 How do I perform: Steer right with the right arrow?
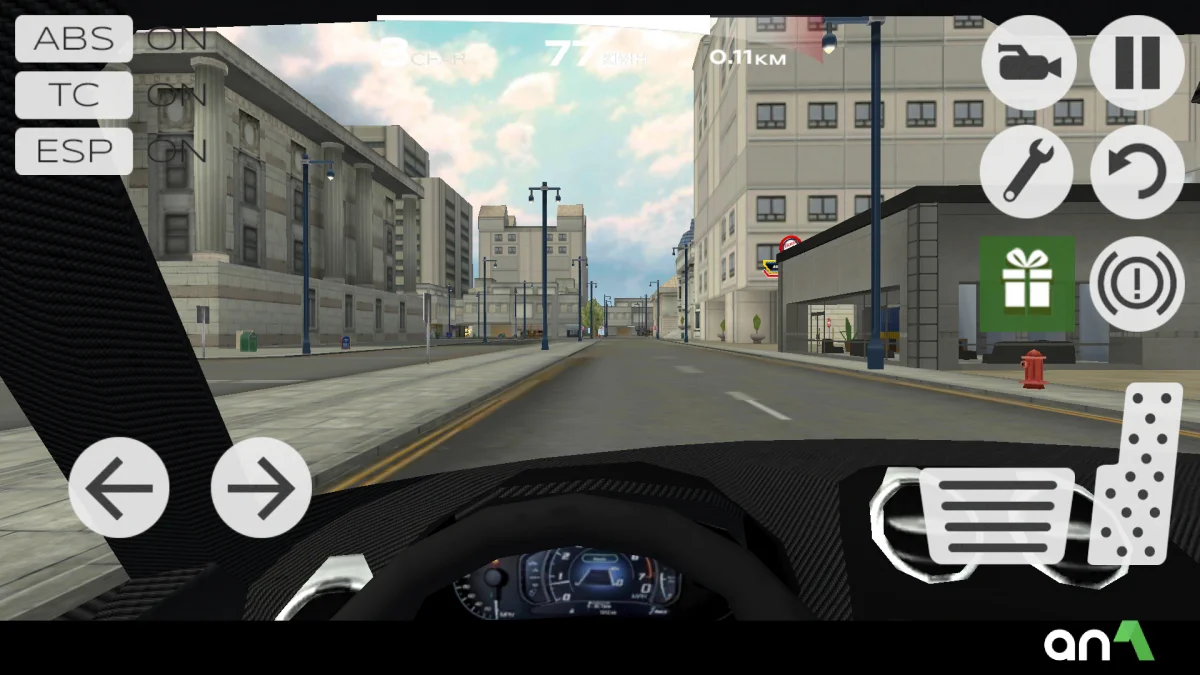(261, 488)
